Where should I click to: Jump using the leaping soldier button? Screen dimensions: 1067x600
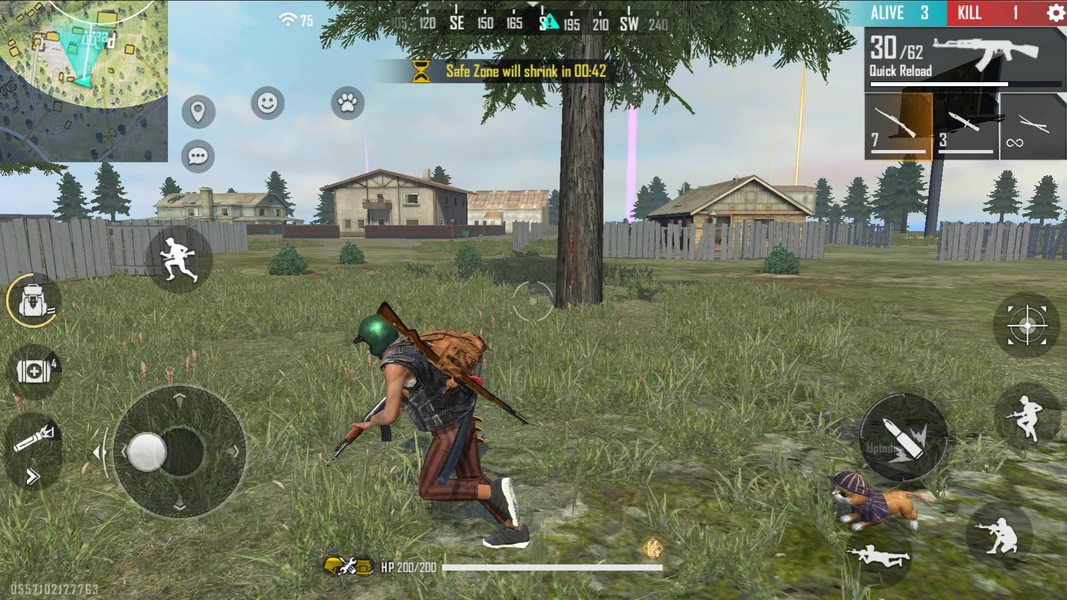[1027, 415]
